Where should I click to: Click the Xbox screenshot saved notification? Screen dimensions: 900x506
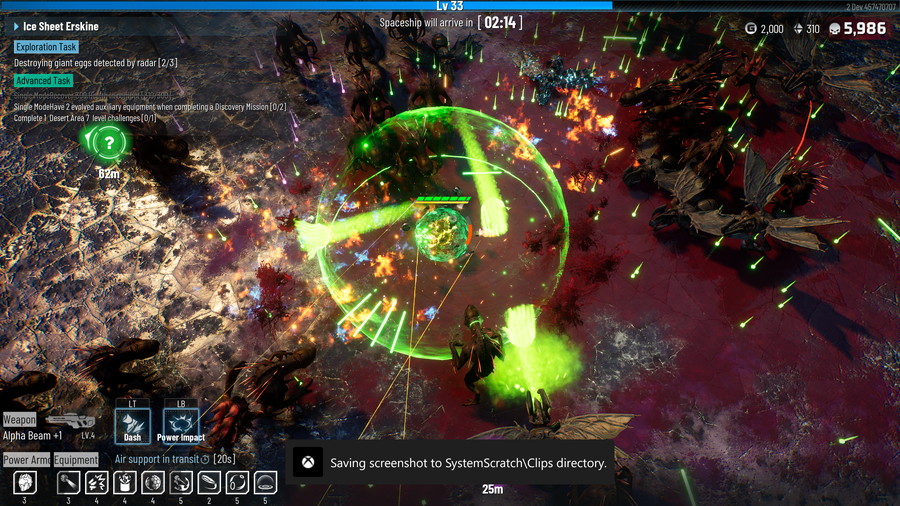[449, 463]
